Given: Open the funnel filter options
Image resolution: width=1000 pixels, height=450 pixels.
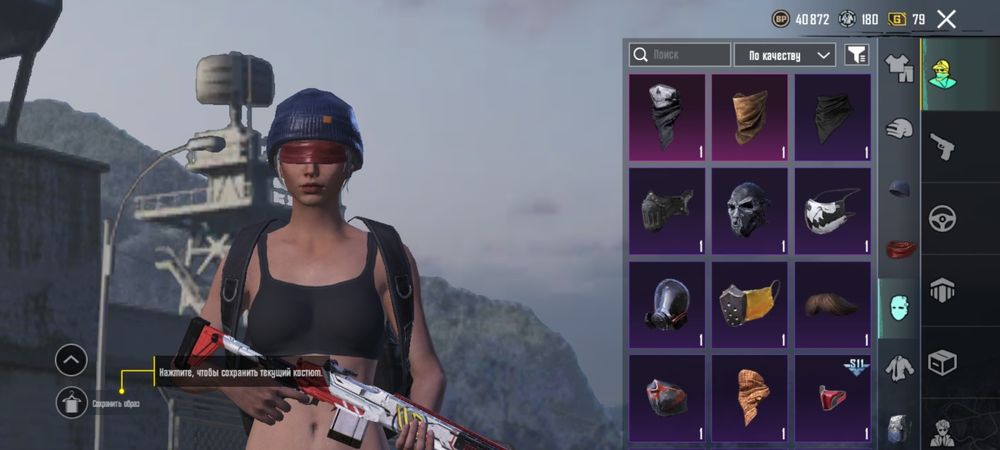Looking at the screenshot, I should pyautogui.click(x=856, y=54).
